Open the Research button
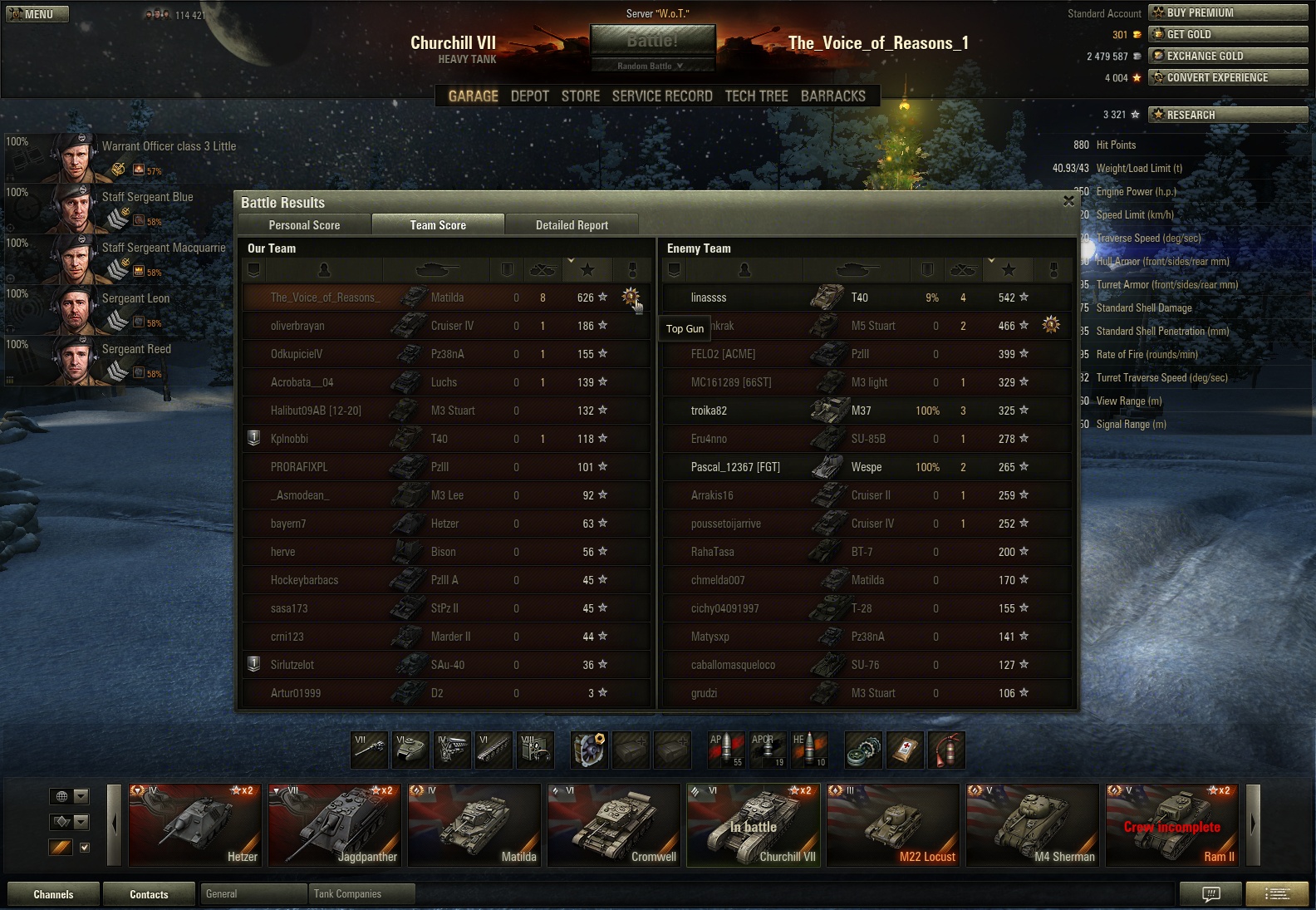The width and height of the screenshot is (1316, 910). click(x=1227, y=115)
